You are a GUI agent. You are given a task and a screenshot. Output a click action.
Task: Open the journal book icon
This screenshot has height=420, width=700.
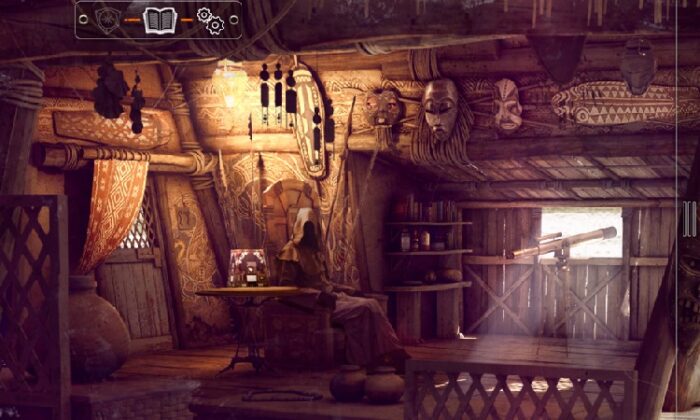coord(160,19)
